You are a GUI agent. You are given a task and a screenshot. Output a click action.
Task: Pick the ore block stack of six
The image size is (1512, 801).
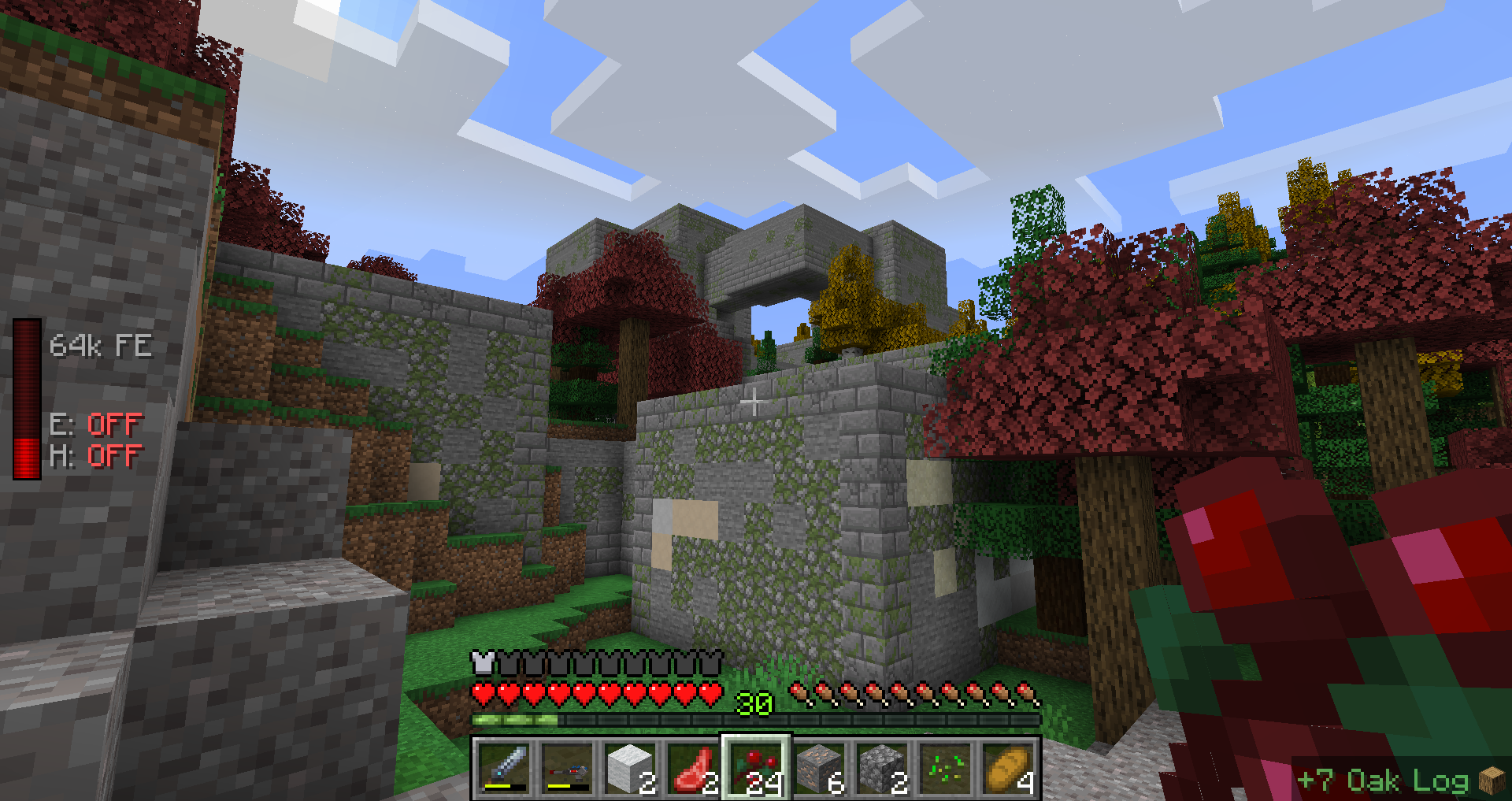click(819, 768)
